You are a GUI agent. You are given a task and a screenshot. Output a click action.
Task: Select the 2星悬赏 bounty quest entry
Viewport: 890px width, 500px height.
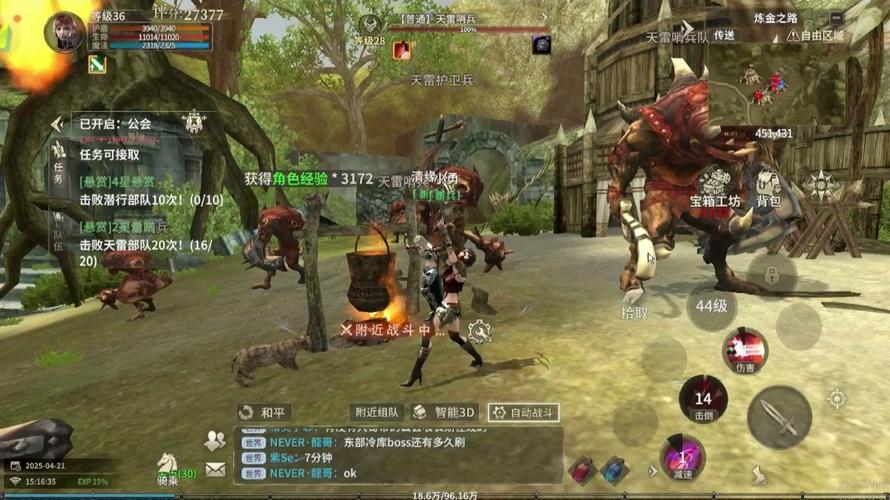[x=139, y=237]
